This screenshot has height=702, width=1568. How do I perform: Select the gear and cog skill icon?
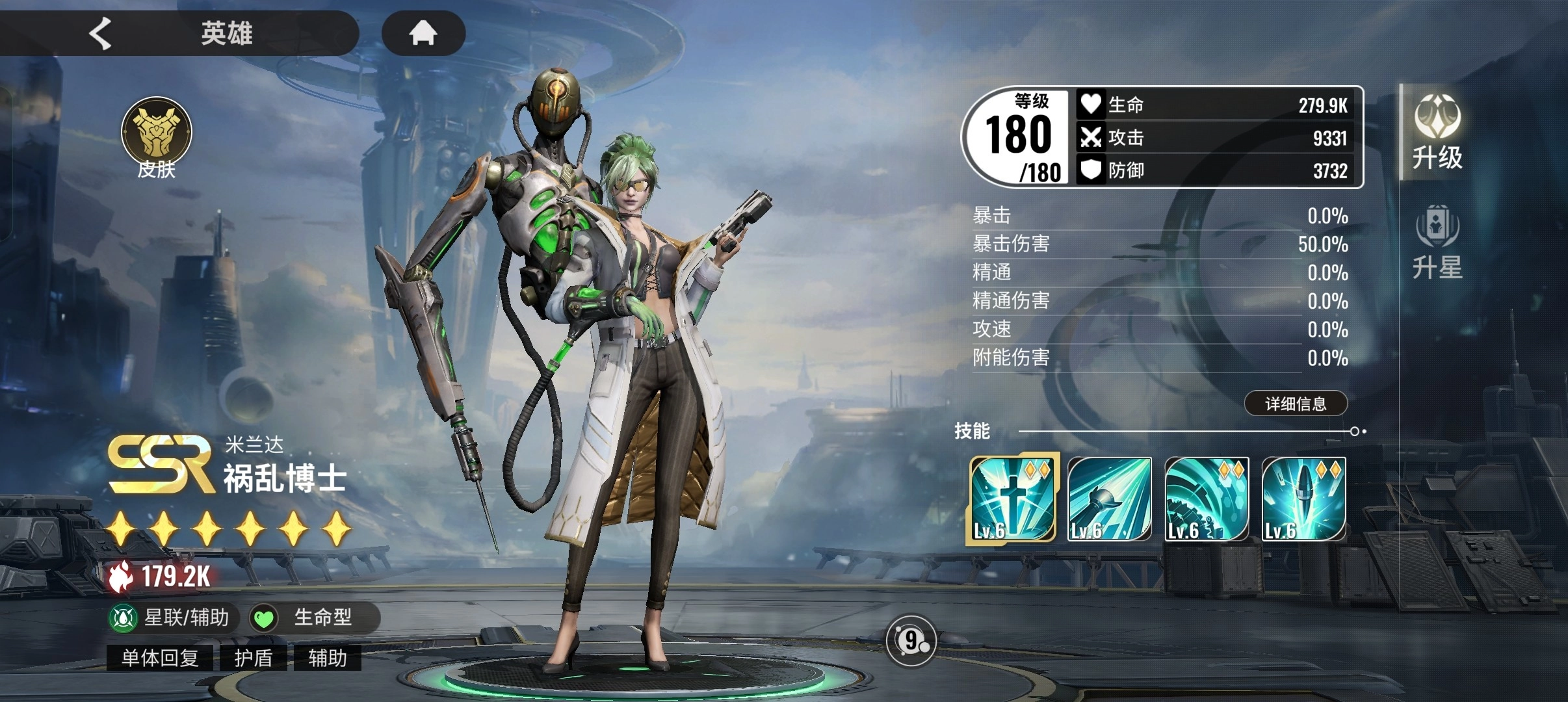coord(1207,499)
